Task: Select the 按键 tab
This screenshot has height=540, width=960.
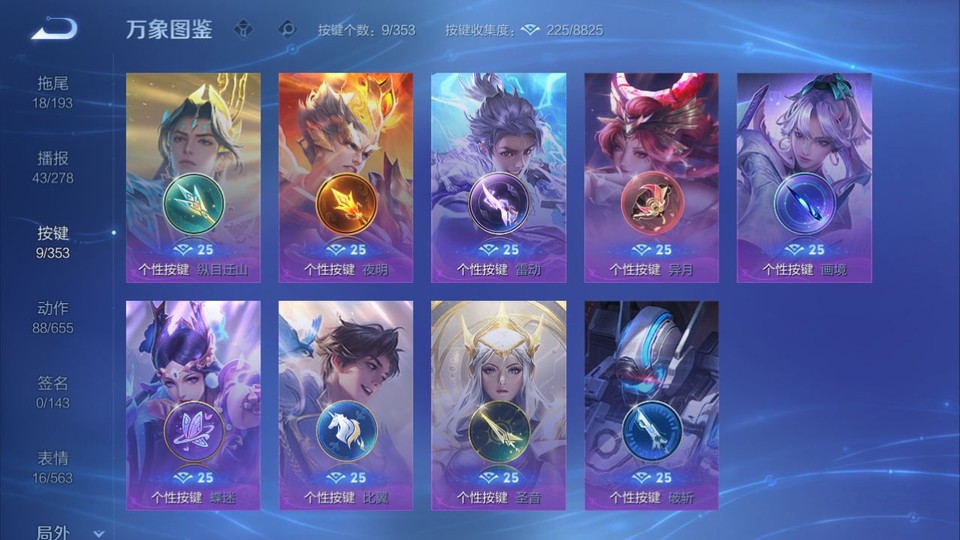Action: [53, 241]
